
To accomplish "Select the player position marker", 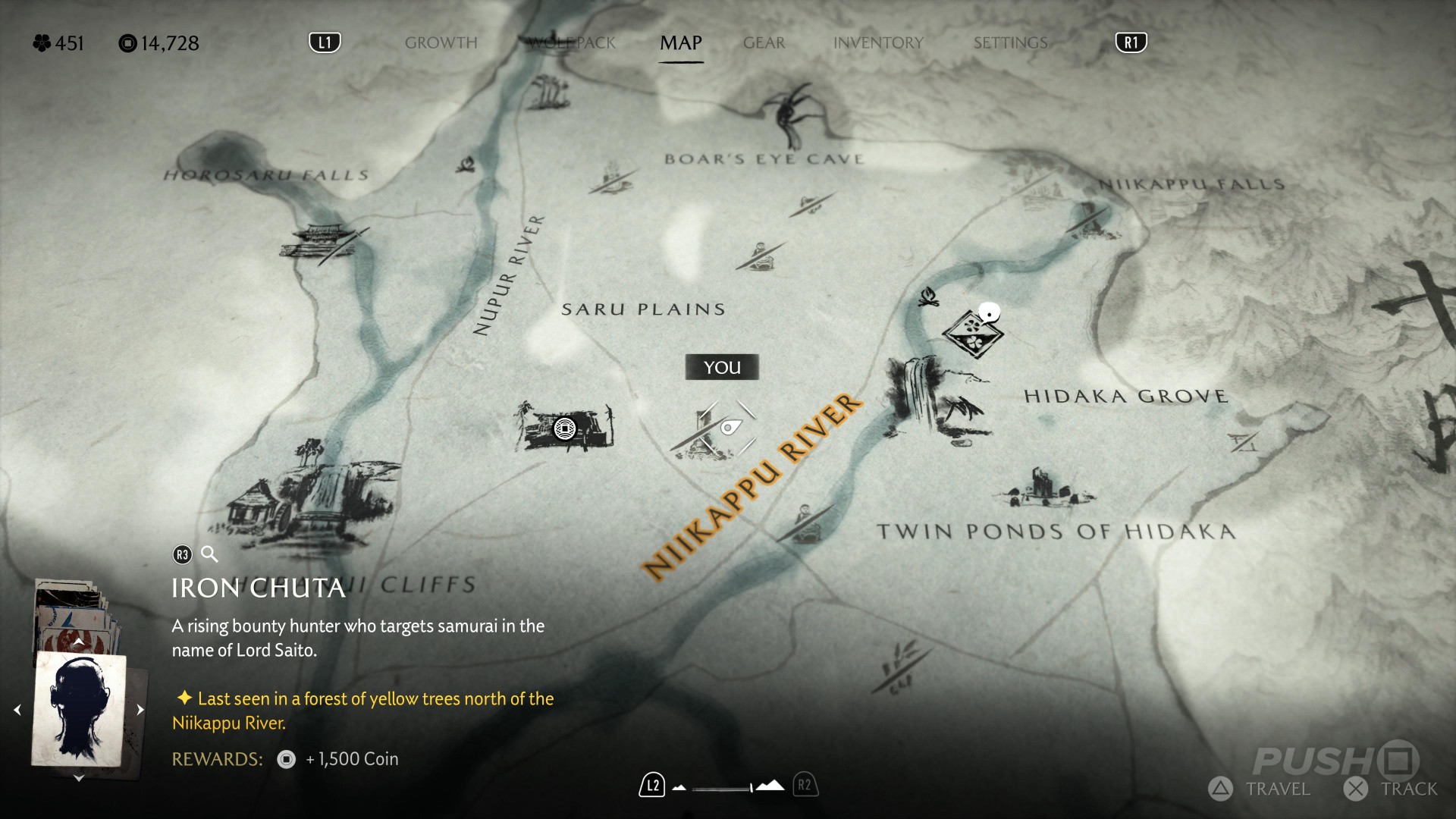I will click(727, 428).
